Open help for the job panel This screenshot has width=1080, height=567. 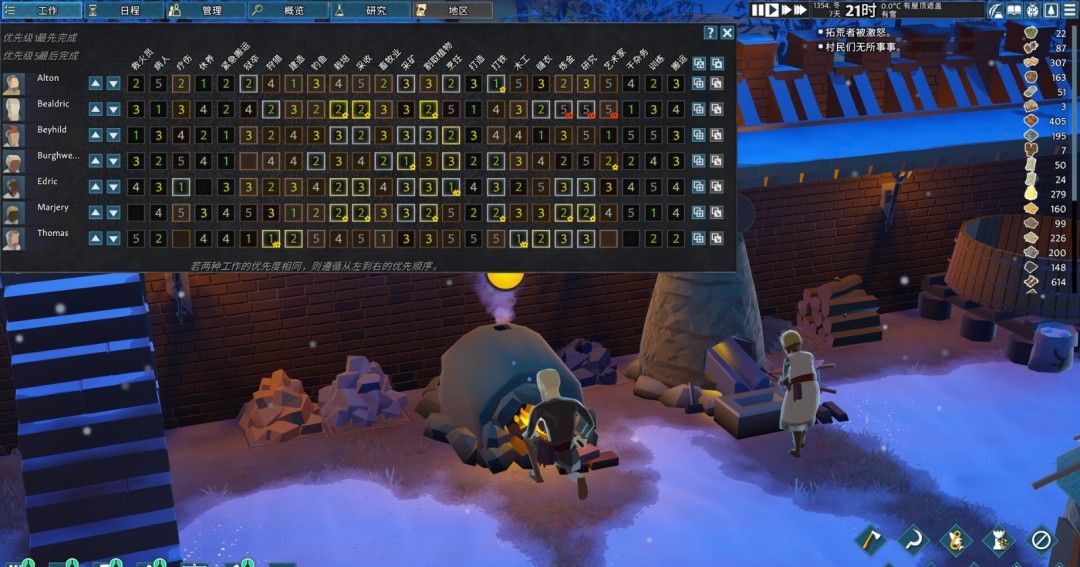pos(710,33)
